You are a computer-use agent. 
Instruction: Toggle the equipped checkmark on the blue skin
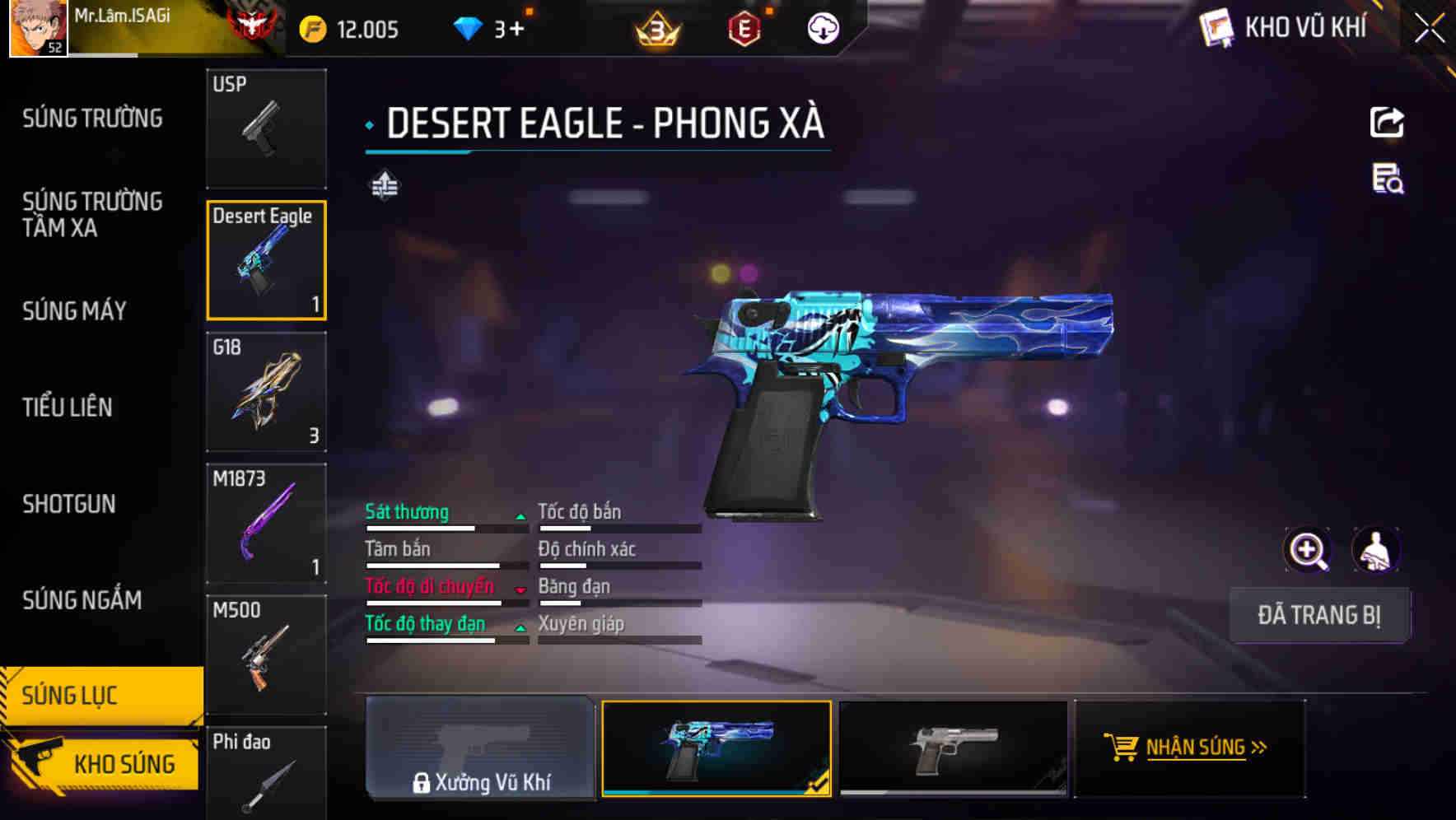tap(820, 787)
